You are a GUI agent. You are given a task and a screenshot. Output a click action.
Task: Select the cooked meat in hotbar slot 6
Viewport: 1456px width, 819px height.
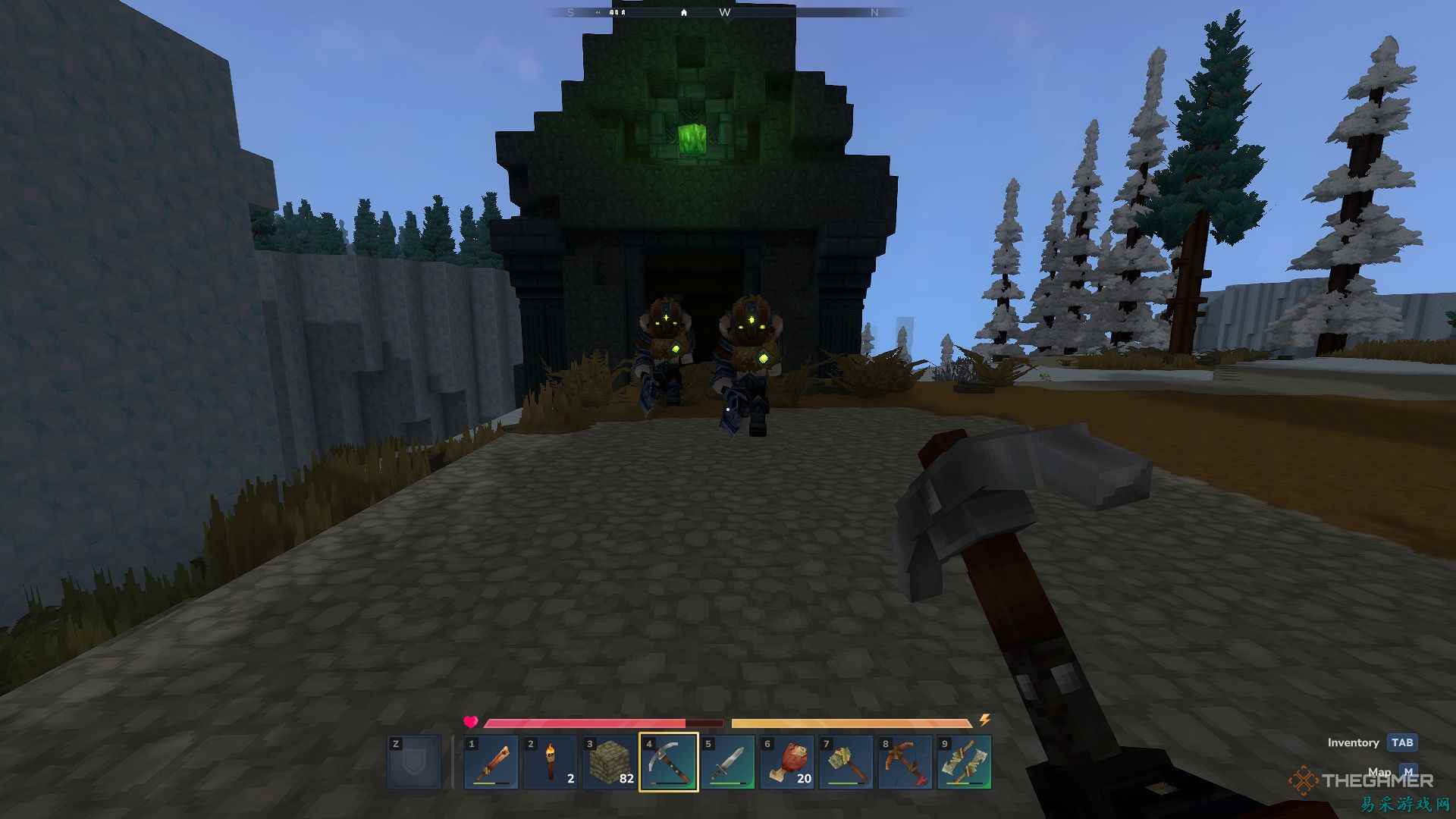point(788,761)
